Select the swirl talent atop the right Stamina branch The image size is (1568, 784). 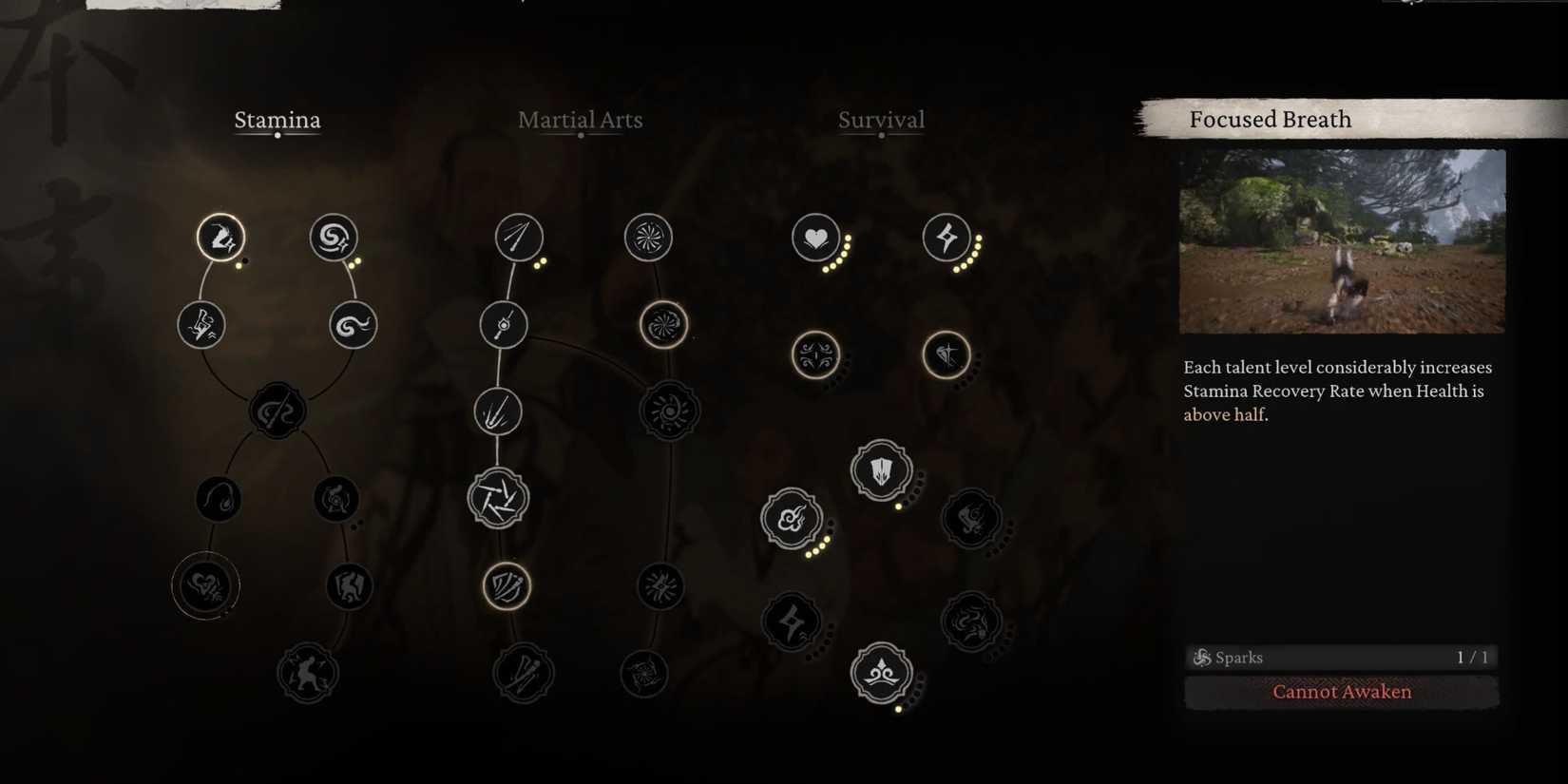pyautogui.click(x=335, y=238)
